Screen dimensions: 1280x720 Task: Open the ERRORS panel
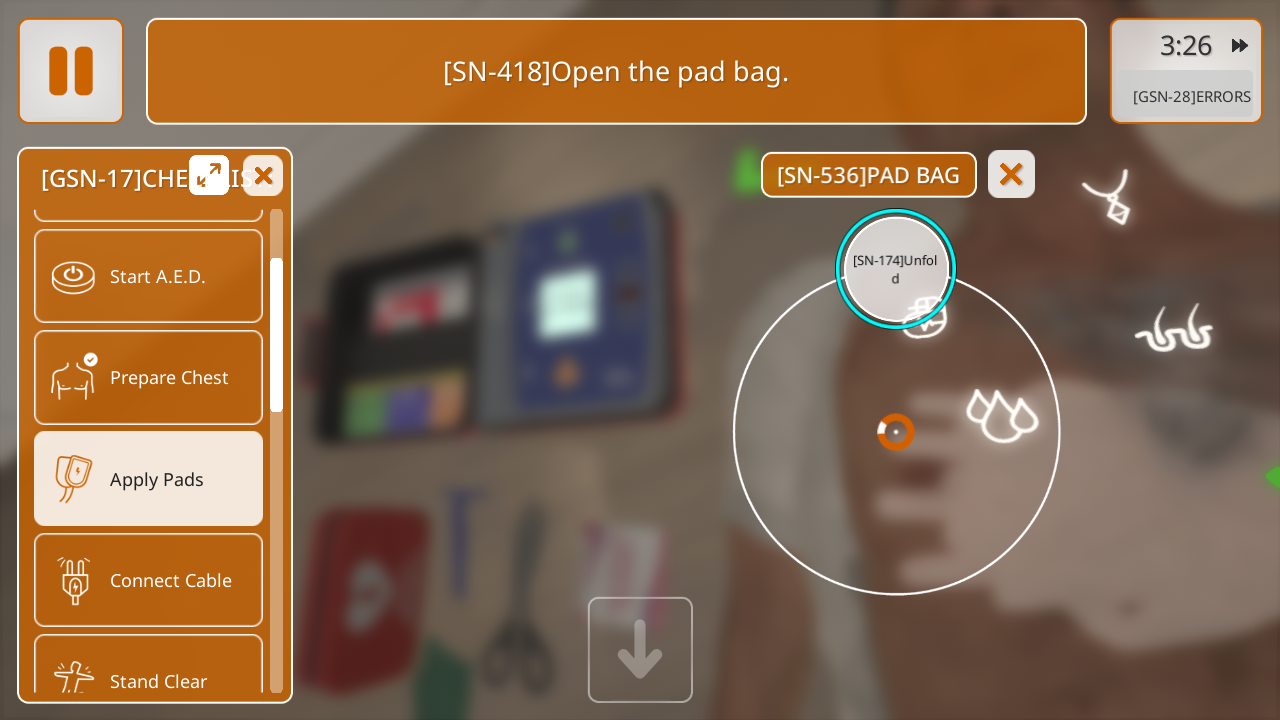pyautogui.click(x=1190, y=96)
